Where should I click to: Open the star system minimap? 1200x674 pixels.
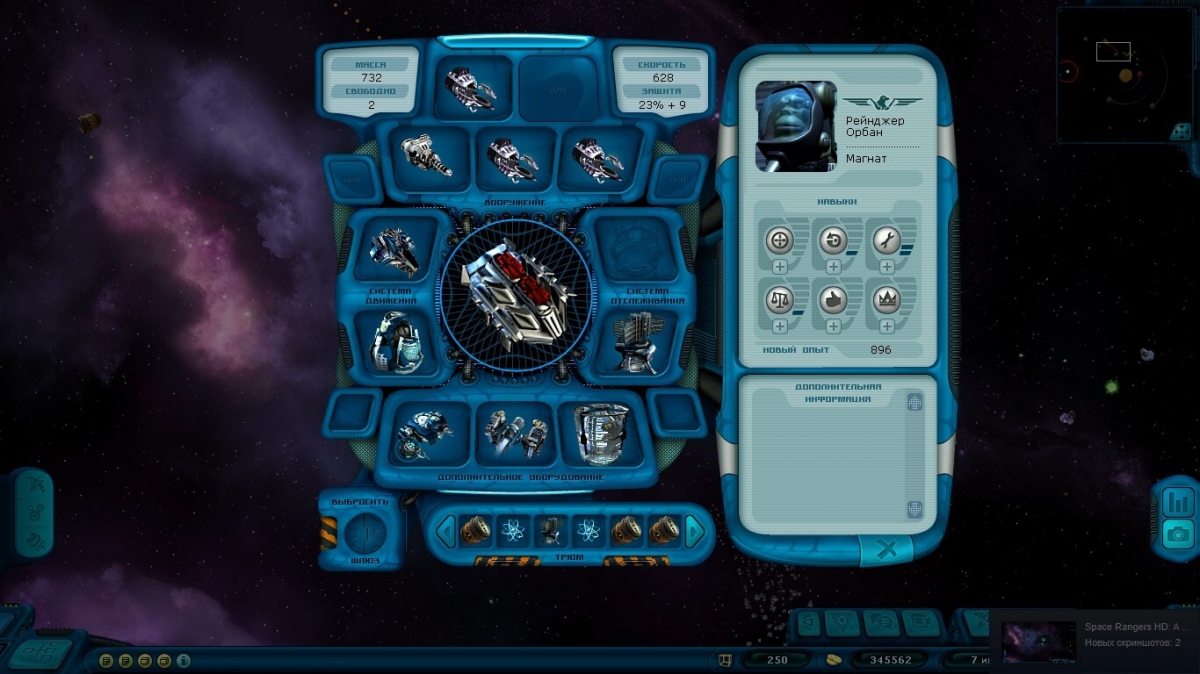tap(1126, 76)
